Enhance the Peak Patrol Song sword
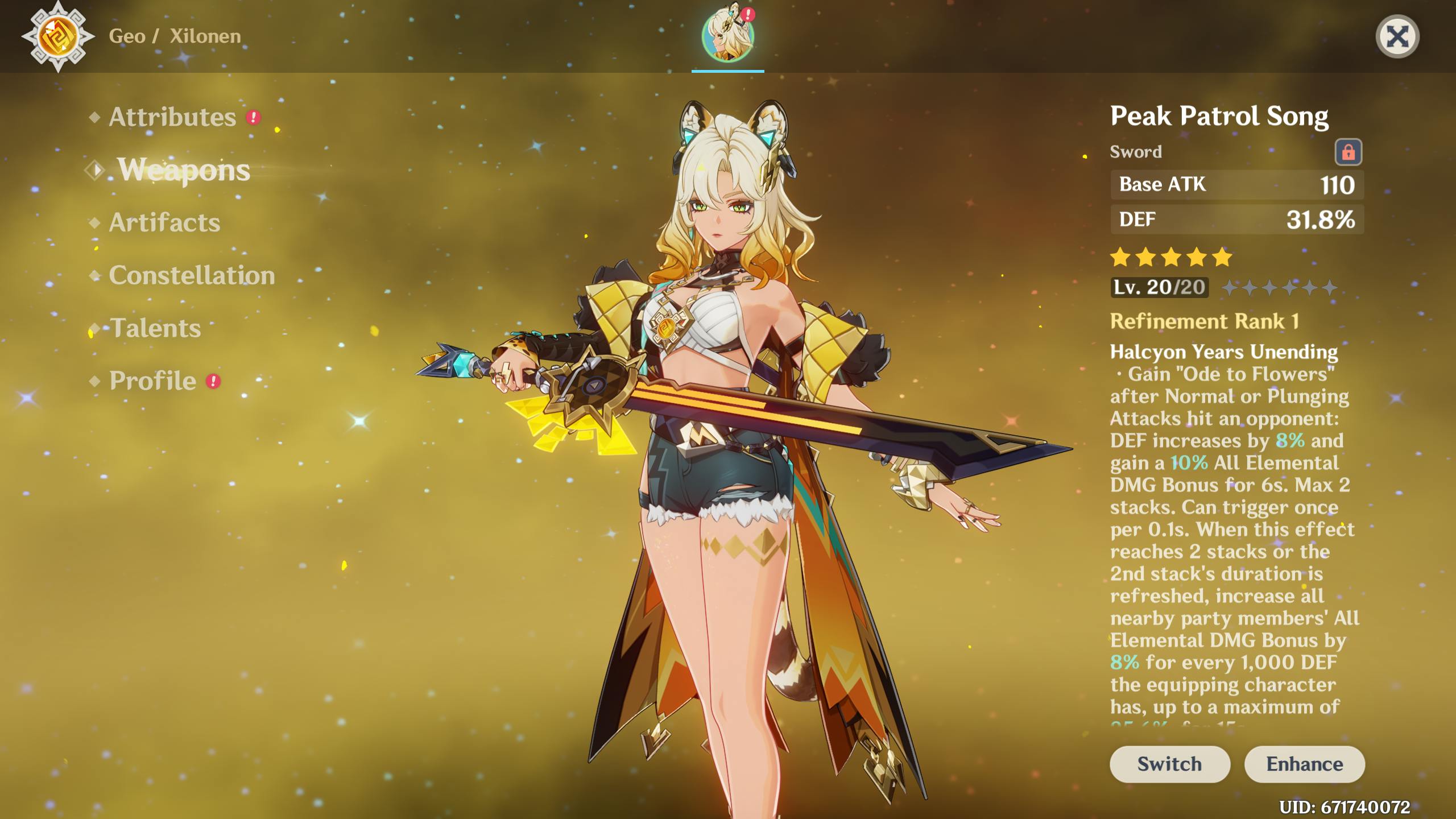The height and width of the screenshot is (819, 1456). (1304, 764)
